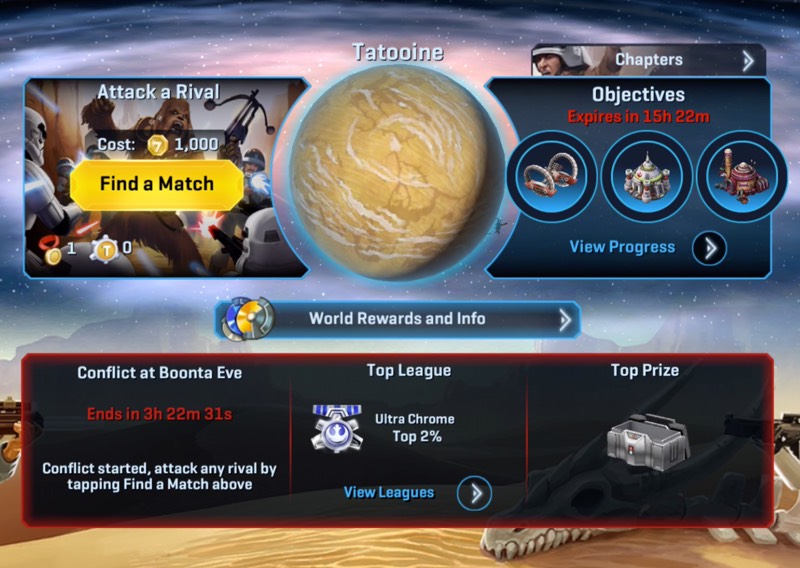Screen dimensions: 800x568
Task: Open World Rewards and Info
Action: click(x=398, y=320)
